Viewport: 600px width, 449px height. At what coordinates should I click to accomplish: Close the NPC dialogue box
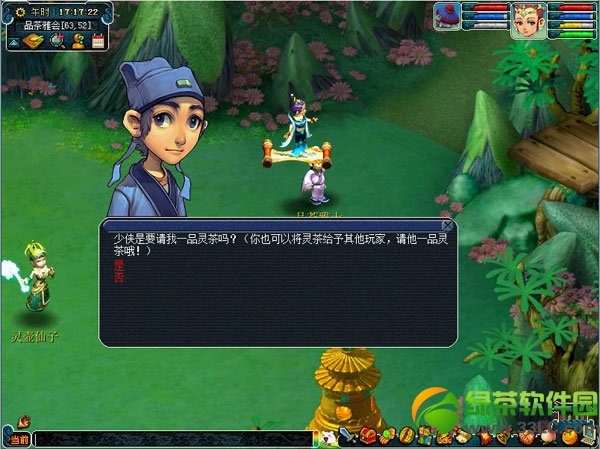[x=448, y=226]
